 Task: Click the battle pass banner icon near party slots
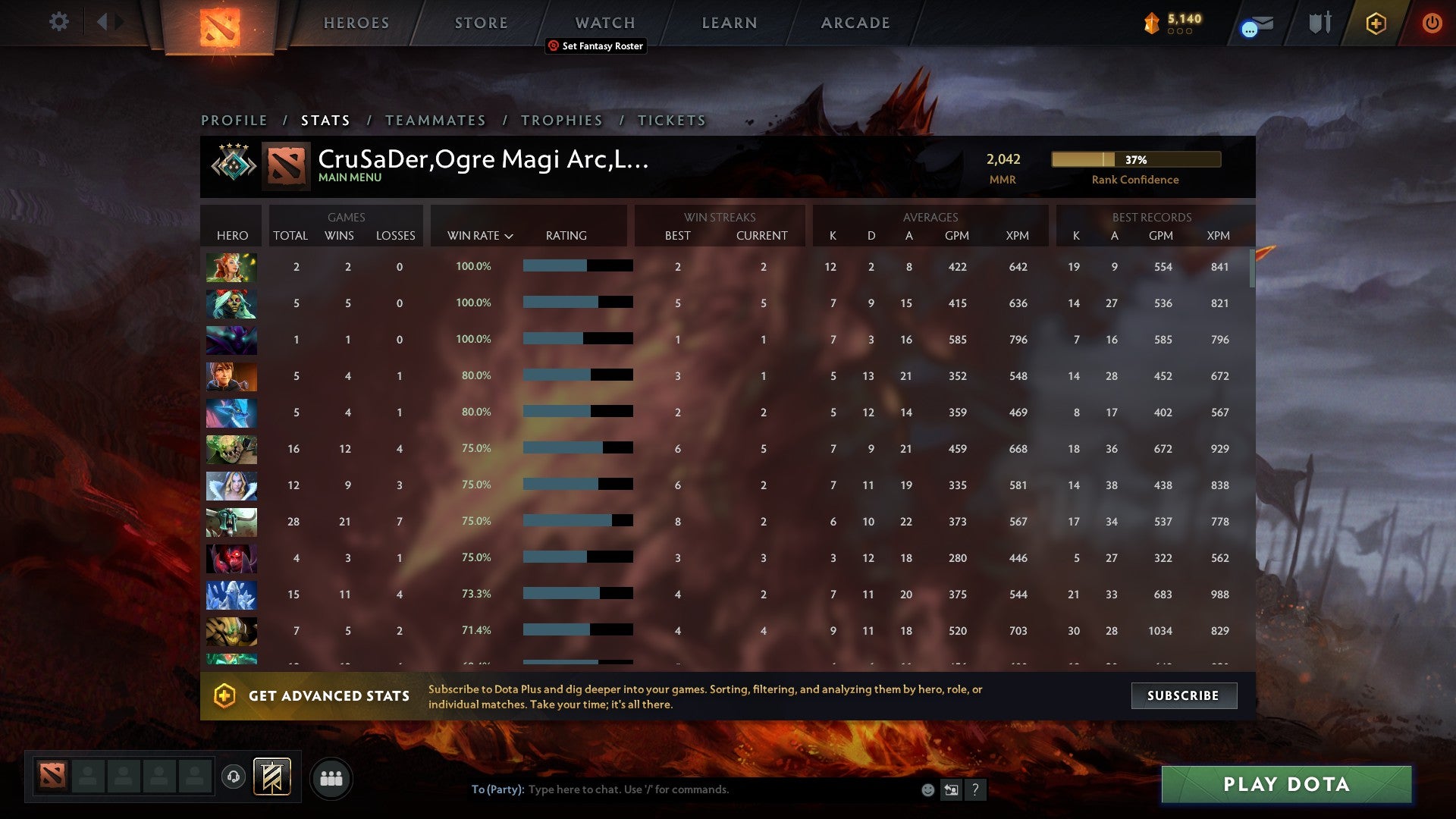tap(273, 777)
